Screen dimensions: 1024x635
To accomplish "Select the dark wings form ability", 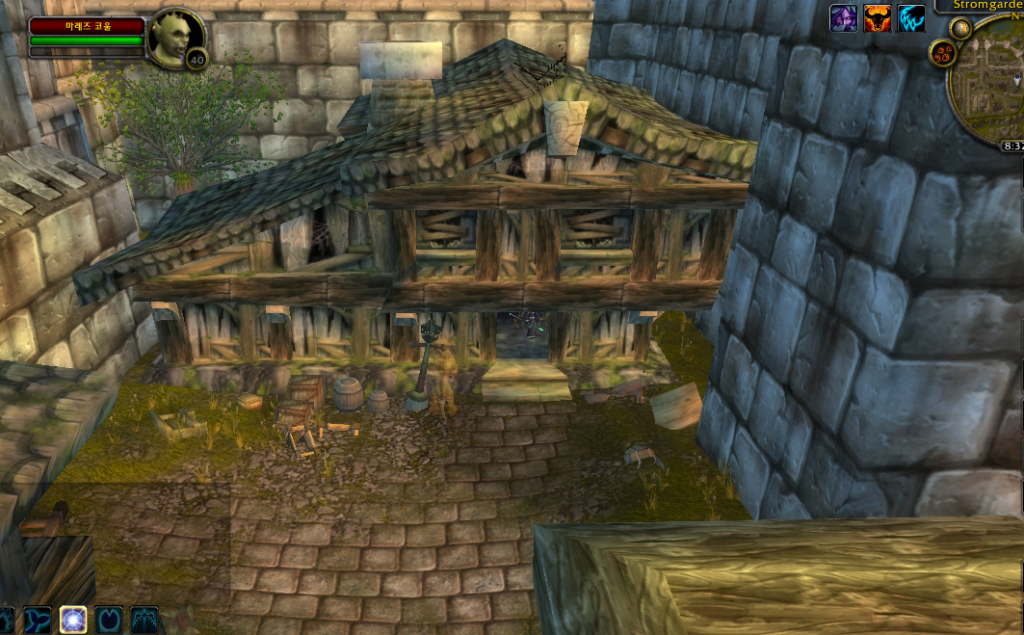I will click(143, 620).
